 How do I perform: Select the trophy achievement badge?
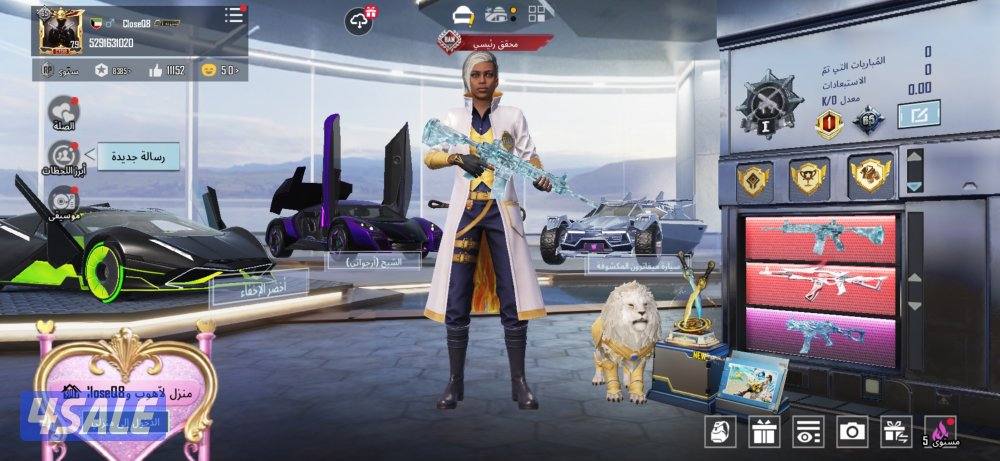point(809,177)
